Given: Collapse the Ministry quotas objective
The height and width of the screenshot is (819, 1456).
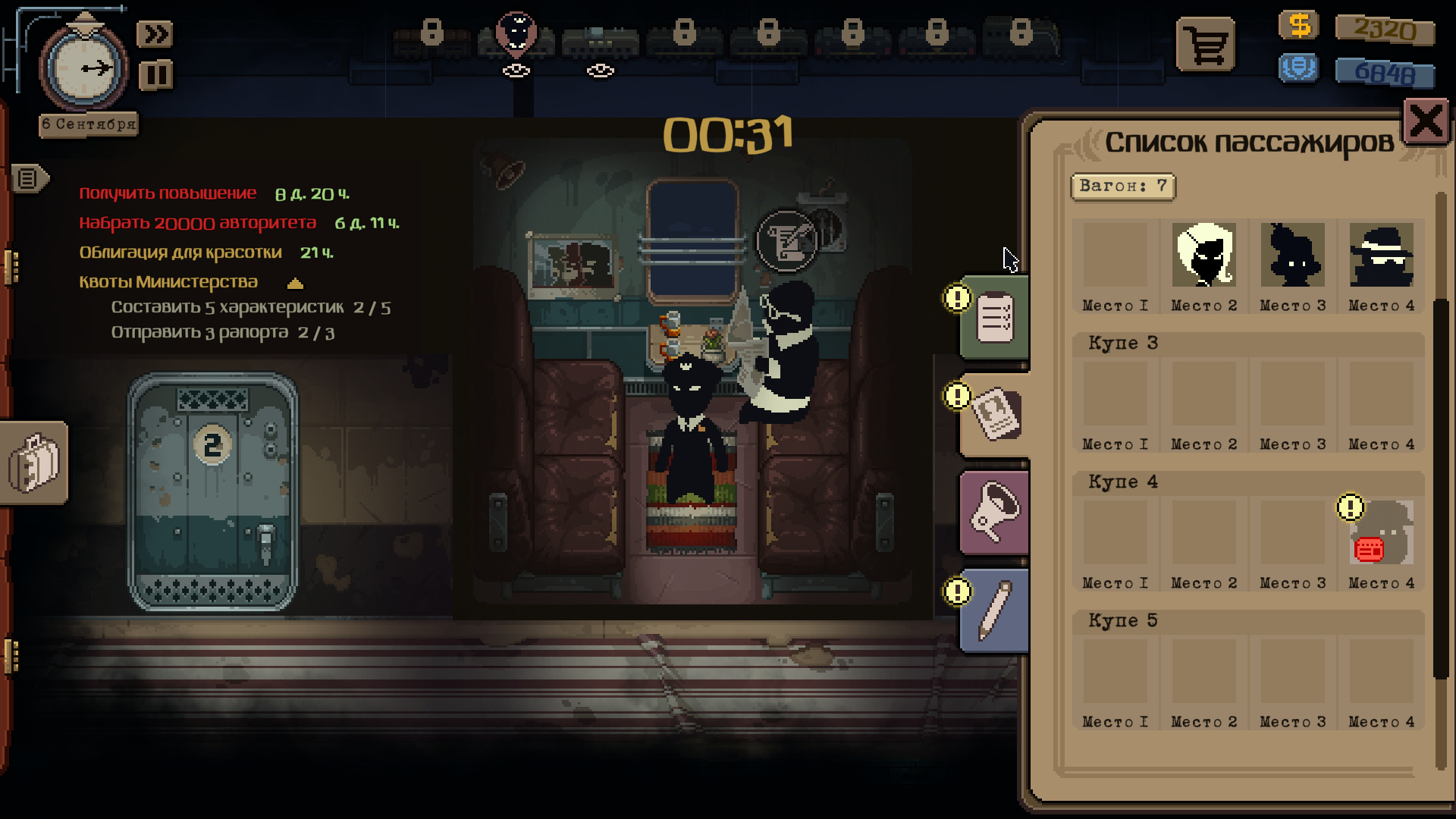Looking at the screenshot, I should (x=295, y=284).
